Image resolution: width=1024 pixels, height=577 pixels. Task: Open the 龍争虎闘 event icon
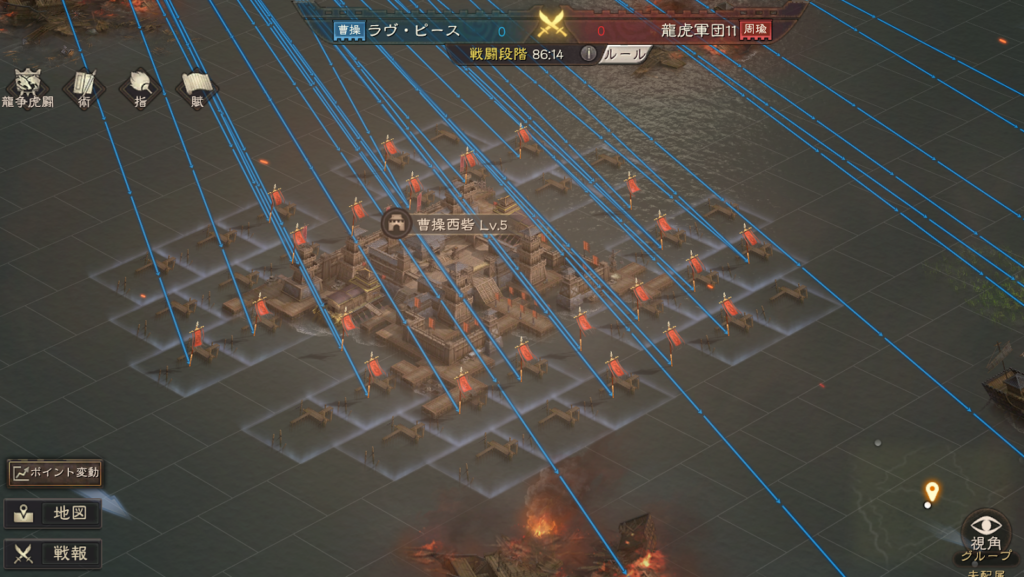(x=26, y=86)
